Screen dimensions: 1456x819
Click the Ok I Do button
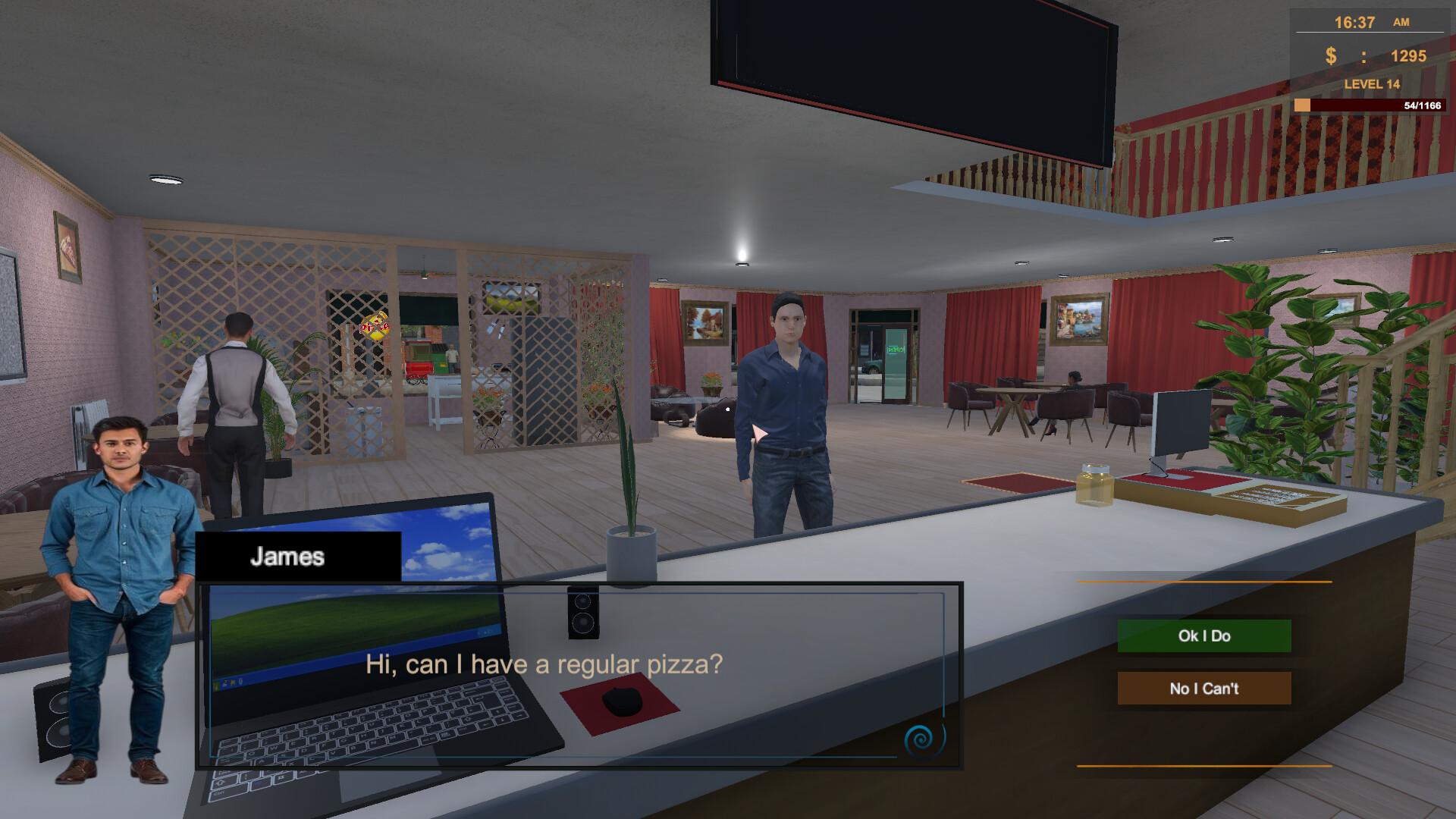pos(1203,636)
